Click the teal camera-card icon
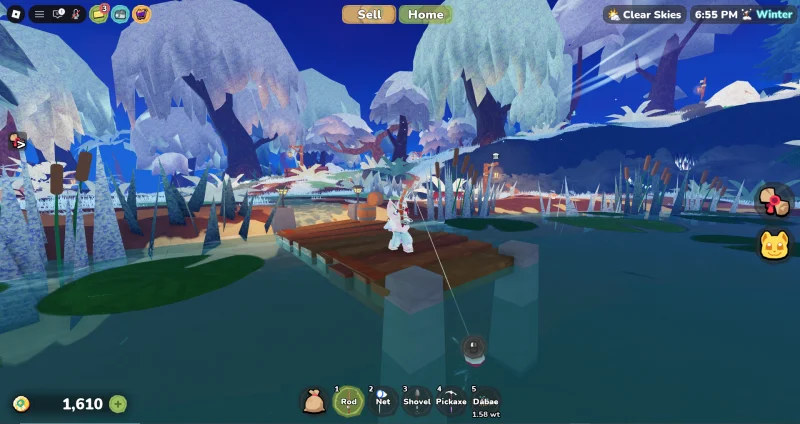 point(120,14)
